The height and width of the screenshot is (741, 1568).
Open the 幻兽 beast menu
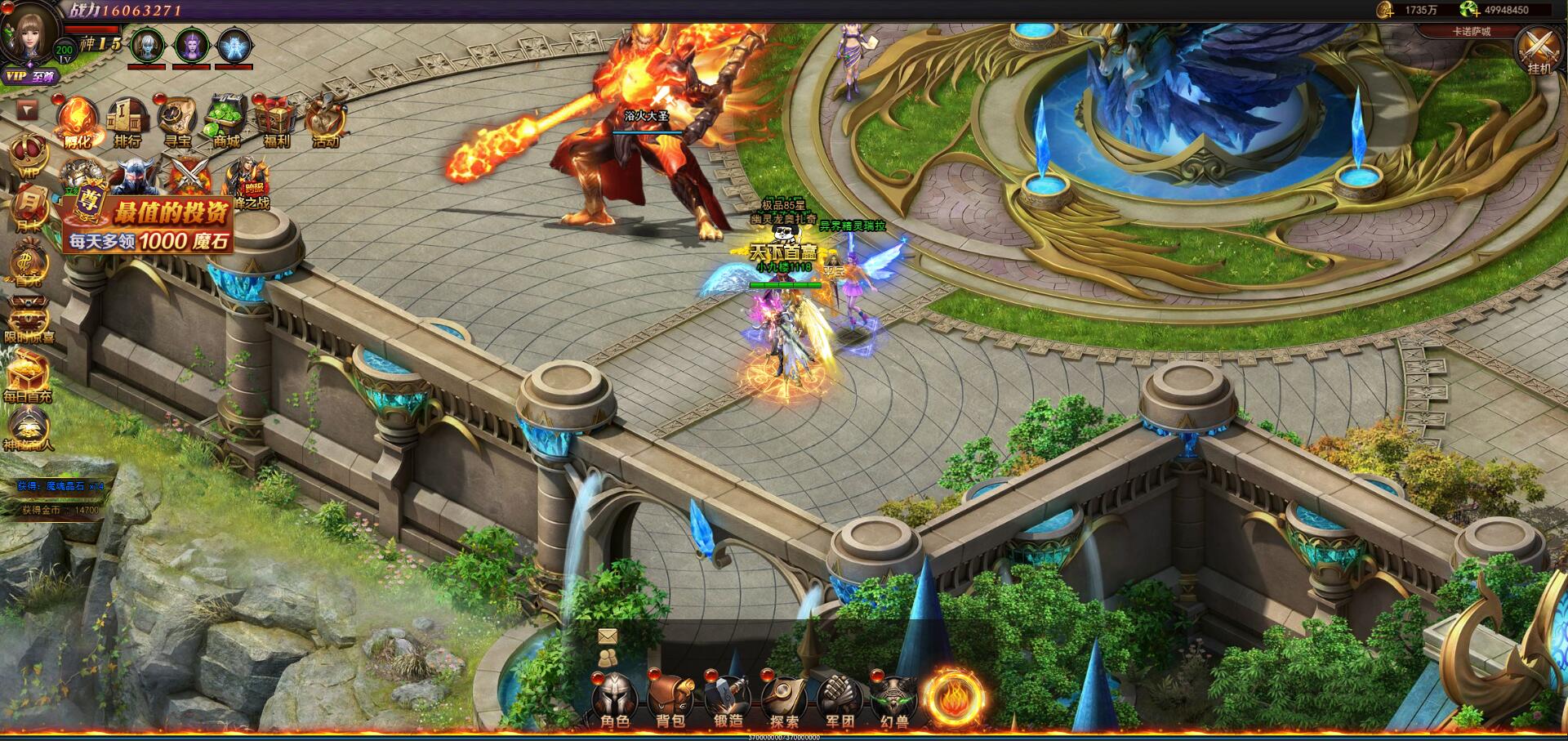(894, 700)
